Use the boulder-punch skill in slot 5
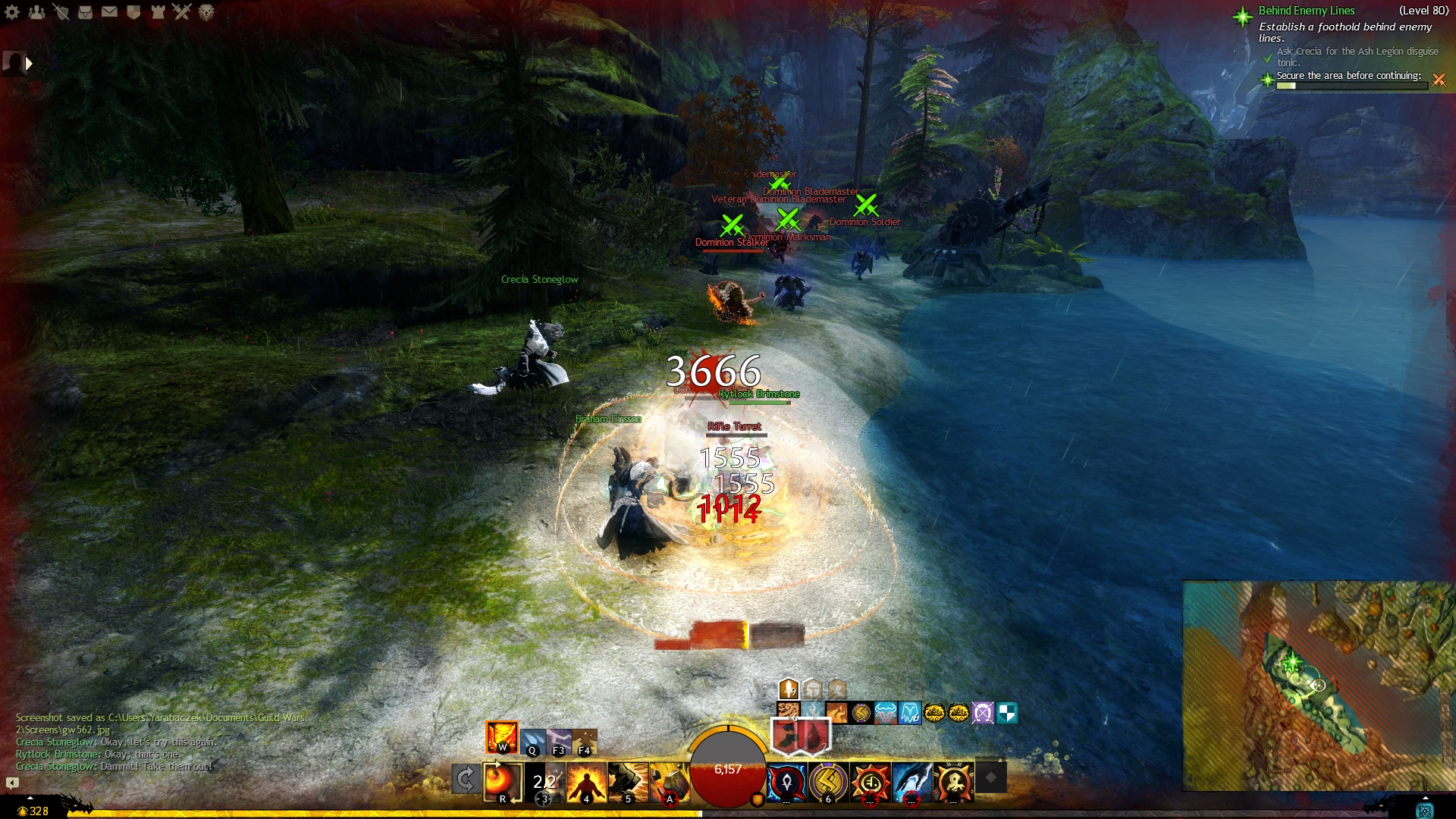The height and width of the screenshot is (819, 1456). (628, 781)
